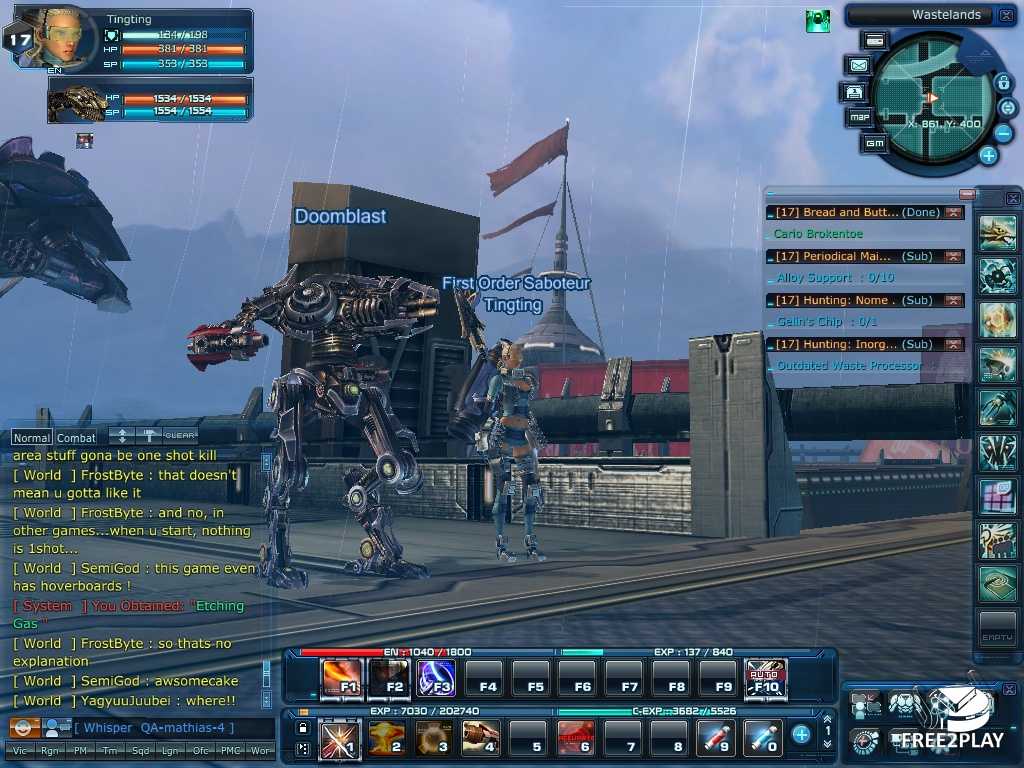Open the mail envelope icon
This screenshot has width=1024, height=768.
click(x=858, y=65)
